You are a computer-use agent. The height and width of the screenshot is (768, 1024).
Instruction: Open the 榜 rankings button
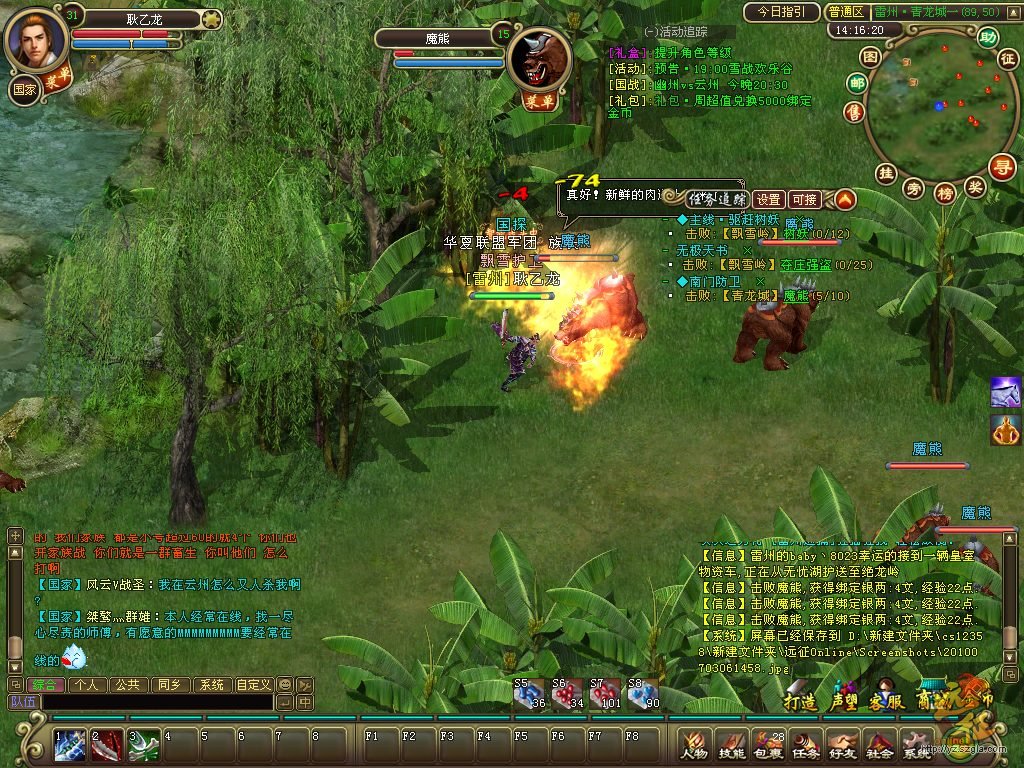point(945,193)
